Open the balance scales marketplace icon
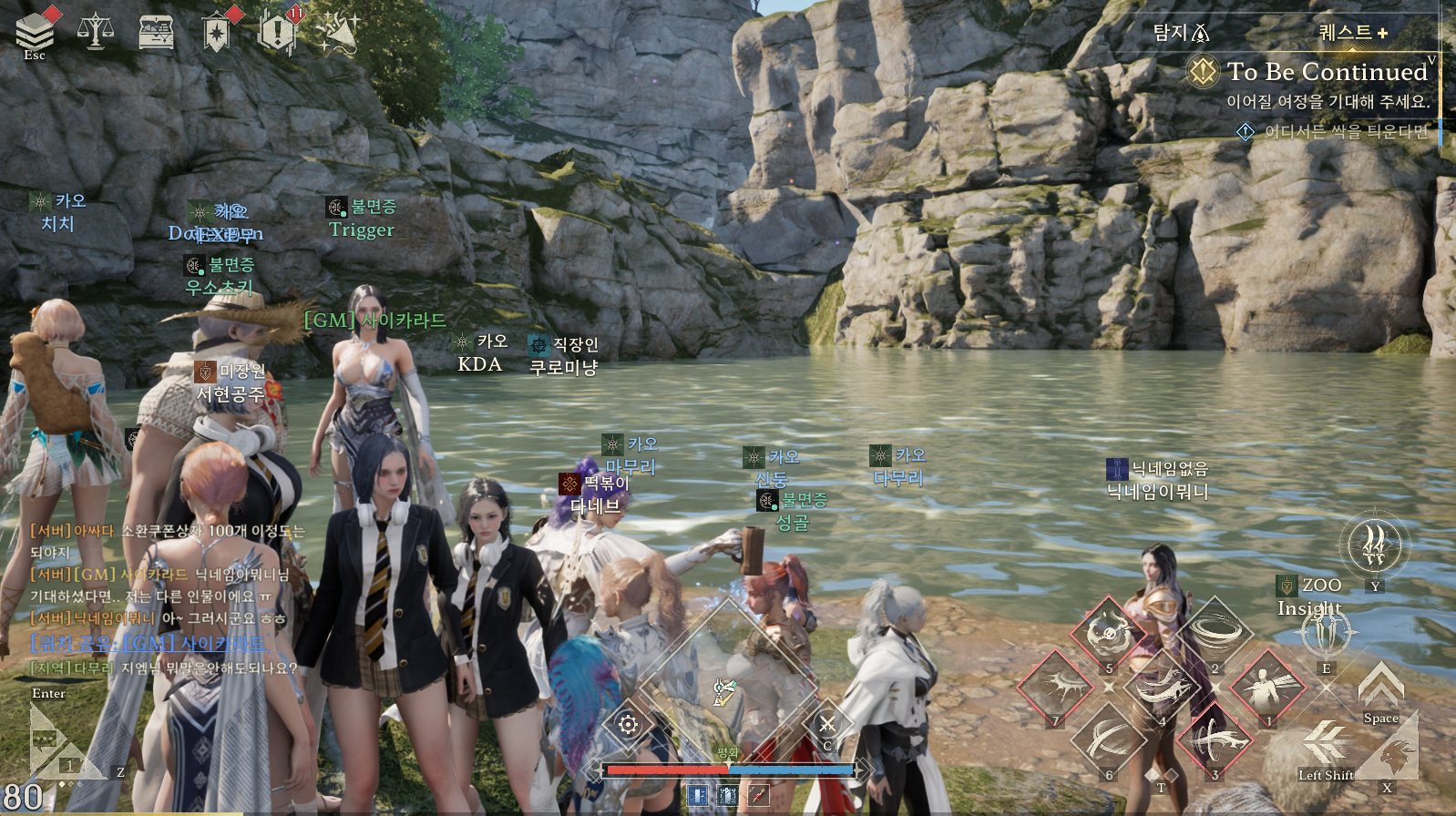The width and height of the screenshot is (1456, 816). pyautogui.click(x=96, y=32)
